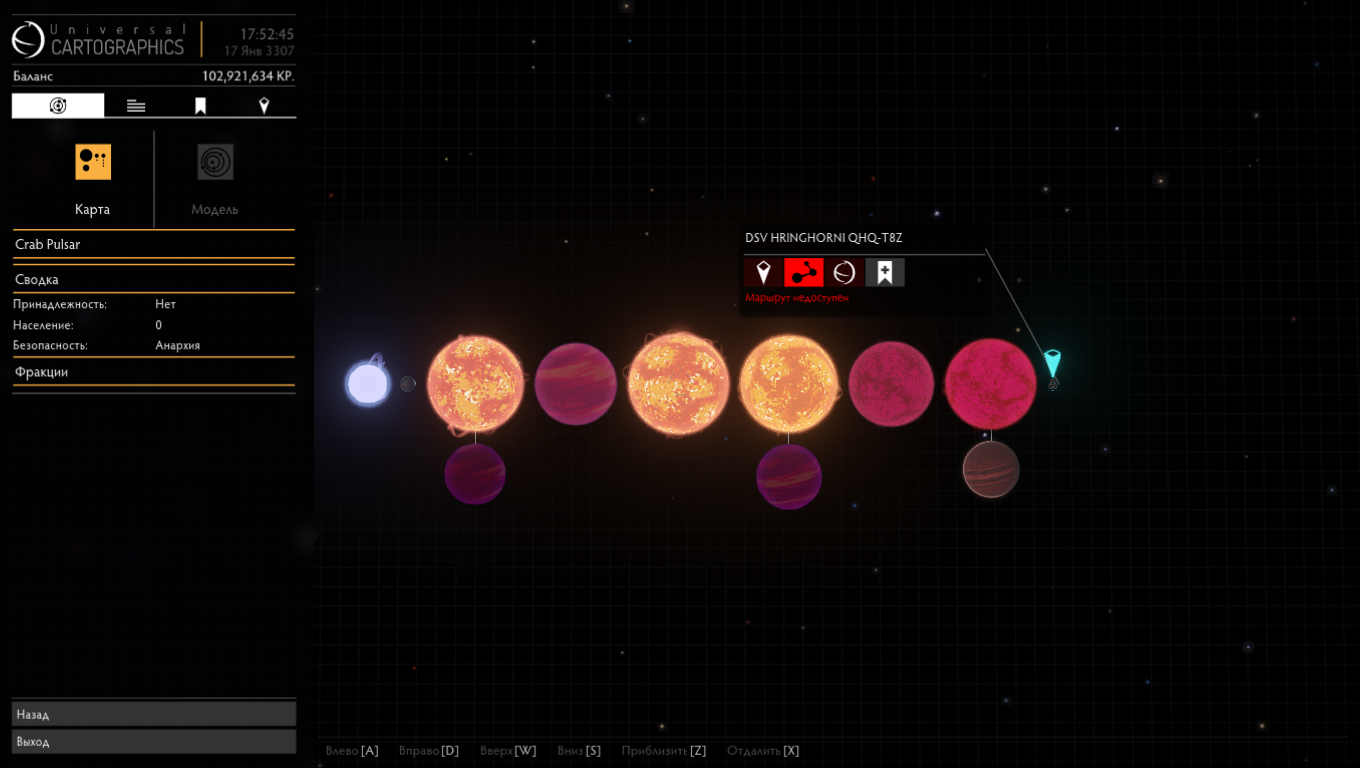Target DSV Hringhorni with the pin icon
The image size is (1360, 768).
(764, 272)
